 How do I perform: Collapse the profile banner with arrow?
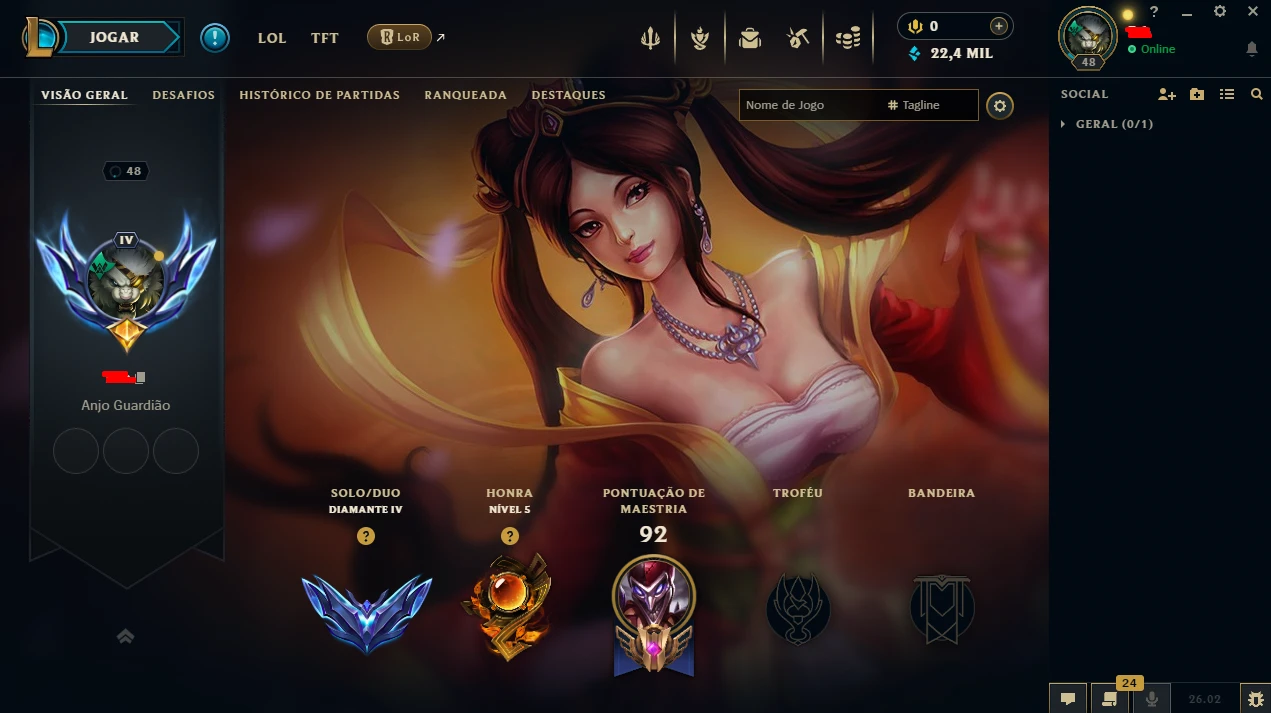(x=125, y=636)
